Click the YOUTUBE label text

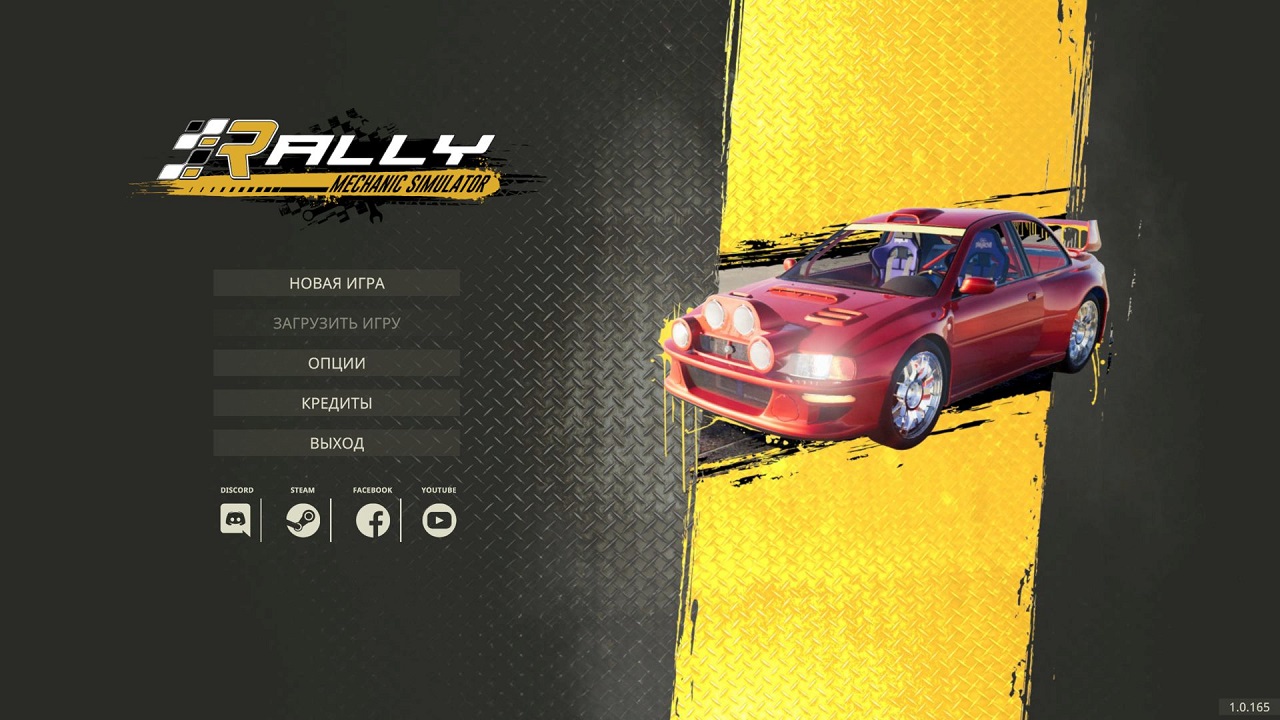(439, 490)
